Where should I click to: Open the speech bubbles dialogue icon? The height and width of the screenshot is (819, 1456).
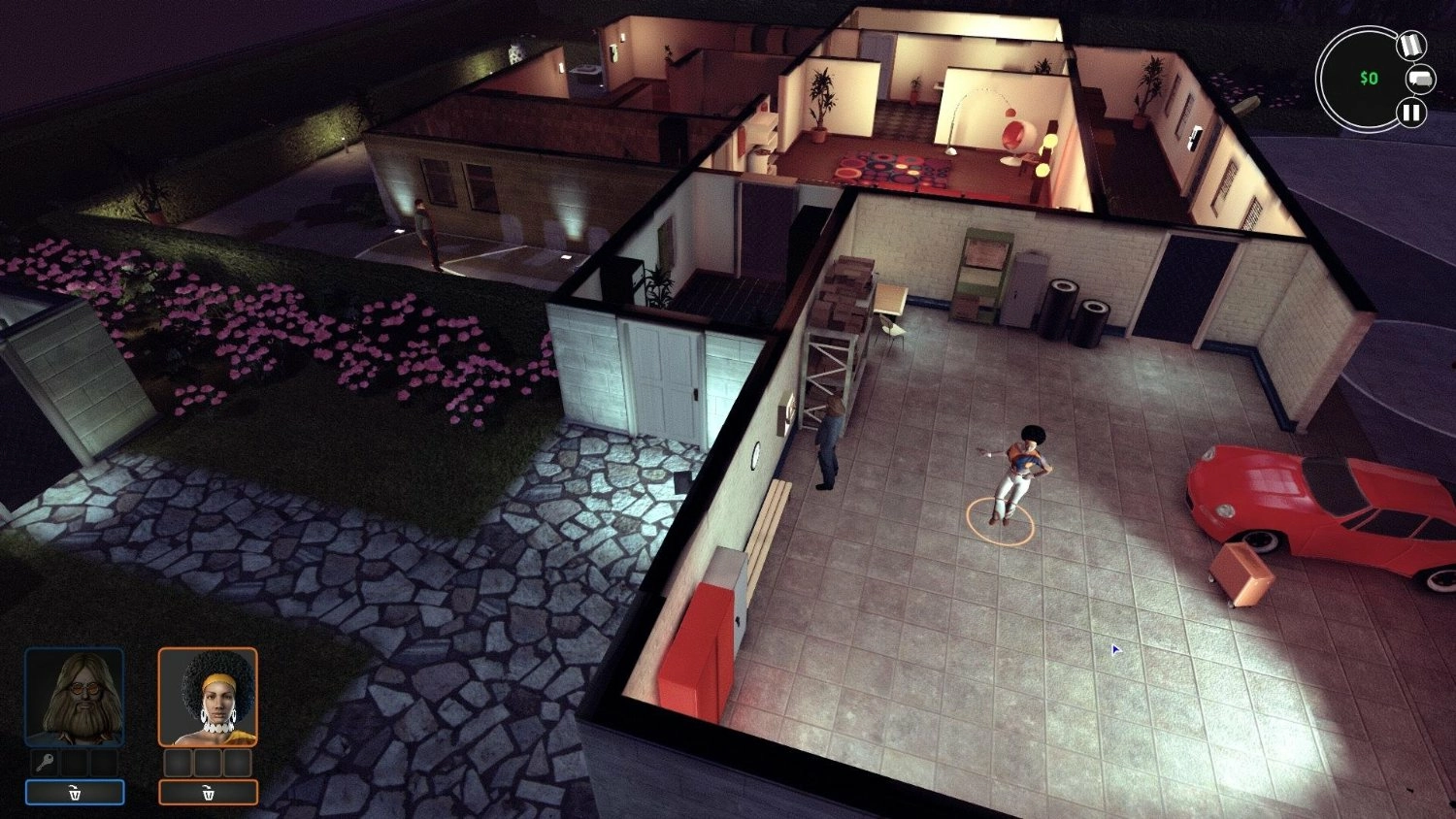click(1420, 79)
